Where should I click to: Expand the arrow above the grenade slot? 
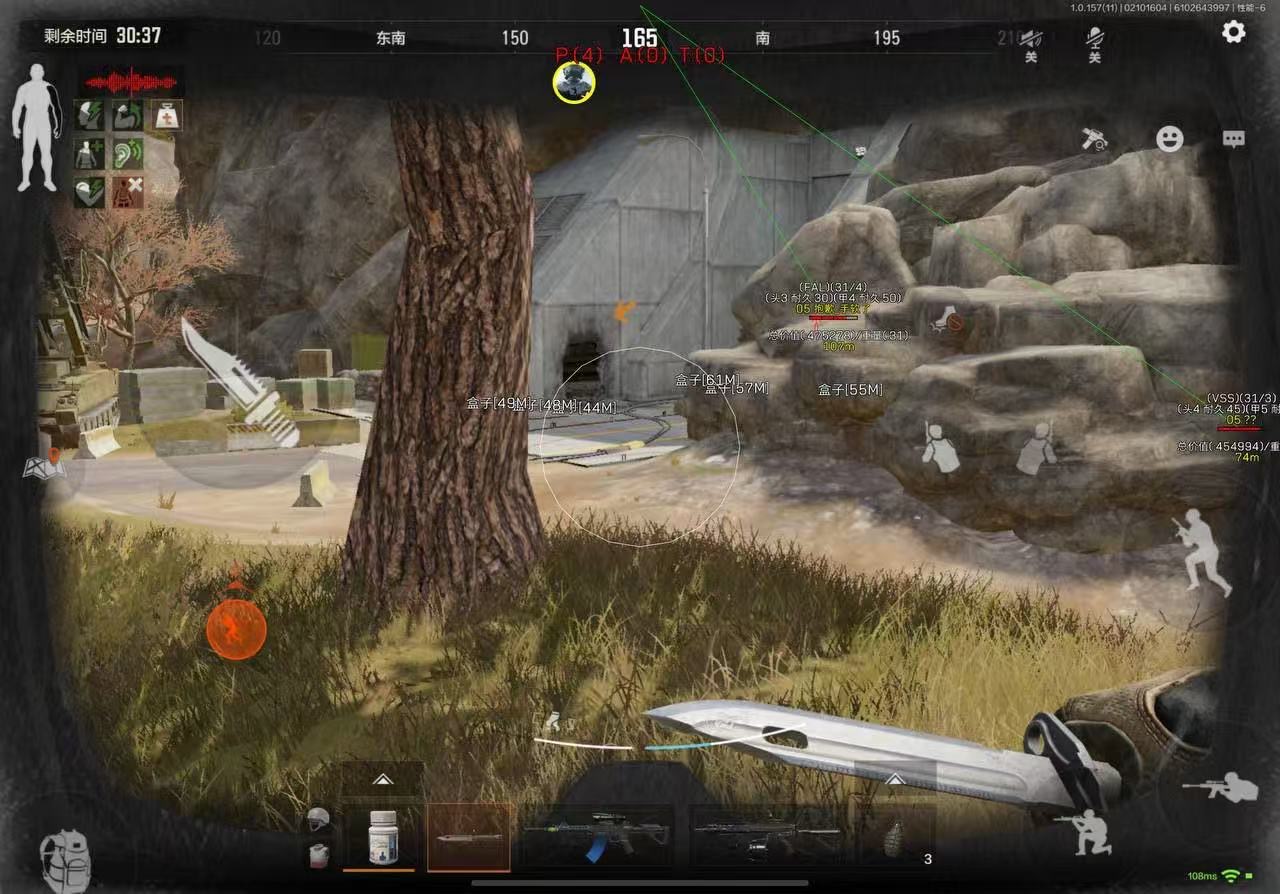pos(895,778)
